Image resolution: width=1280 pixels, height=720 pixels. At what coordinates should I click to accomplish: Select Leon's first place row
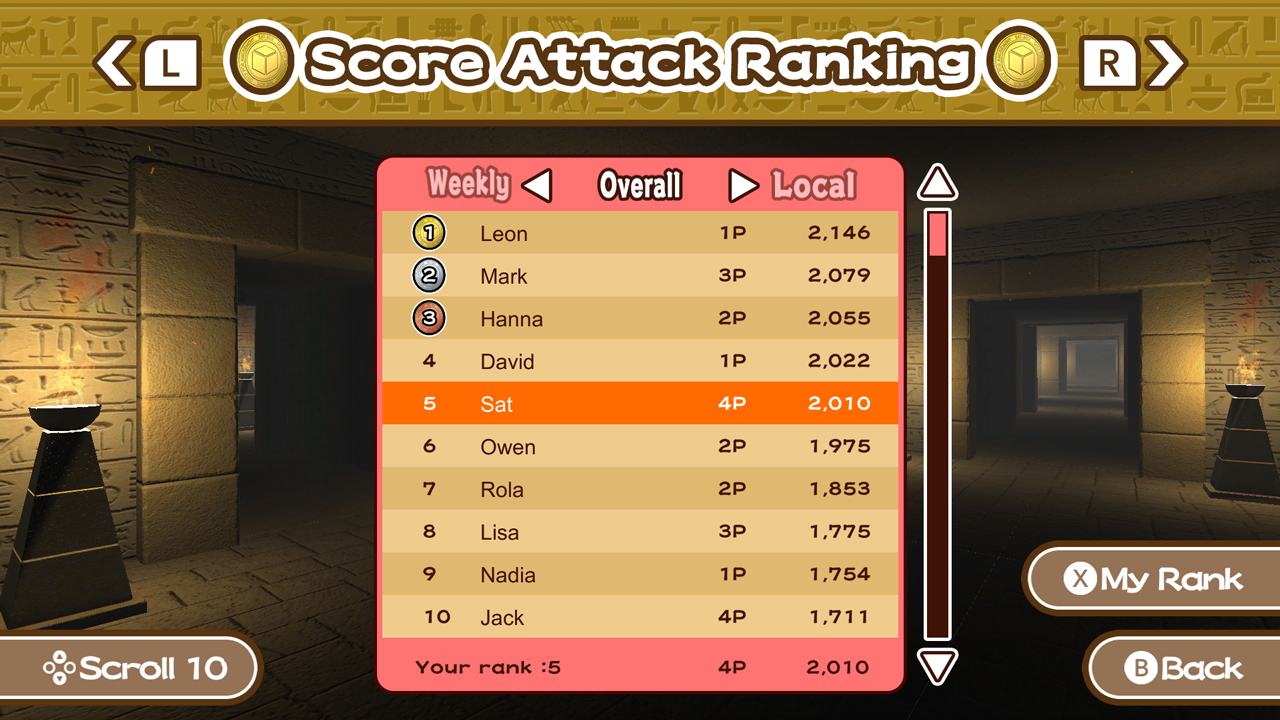[x=639, y=232]
